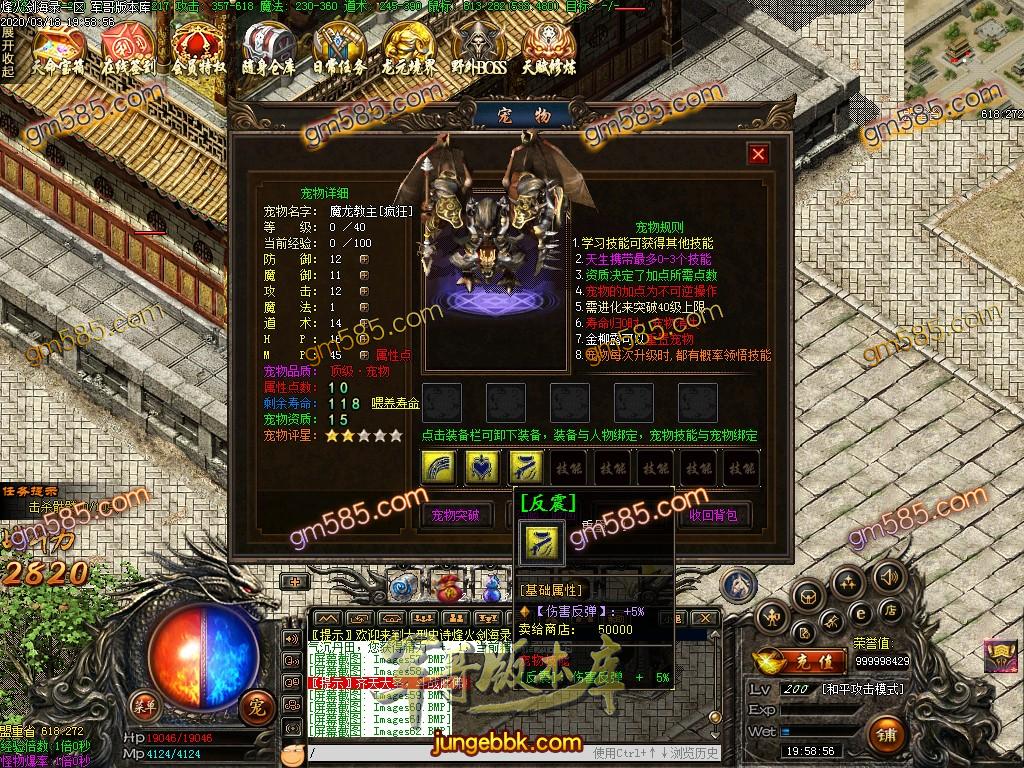Image resolution: width=1024 pixels, height=768 pixels.
Task: Click the 宠物突破 pet breakthrough button
Action: pyautogui.click(x=455, y=516)
